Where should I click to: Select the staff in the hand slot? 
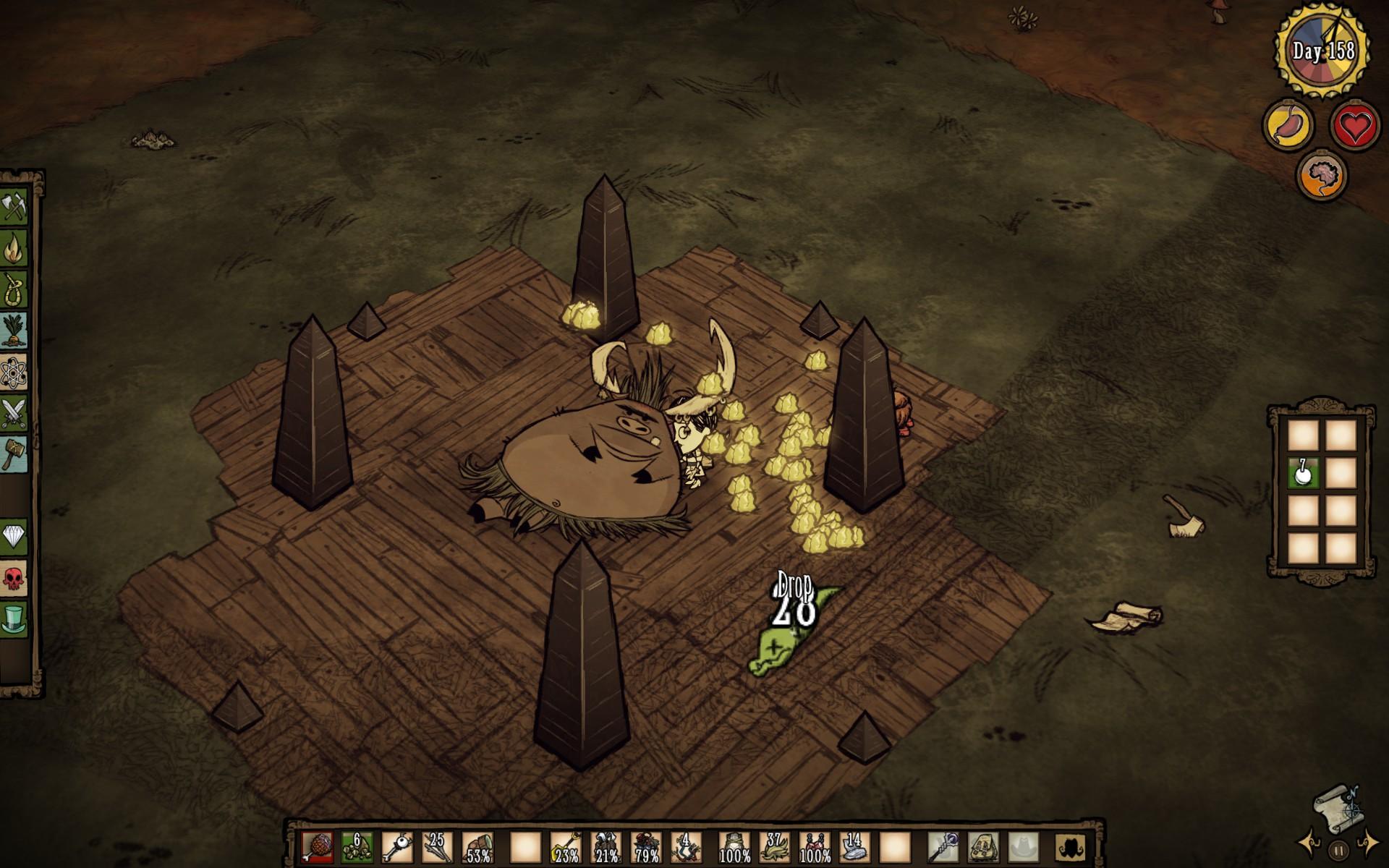(x=942, y=846)
